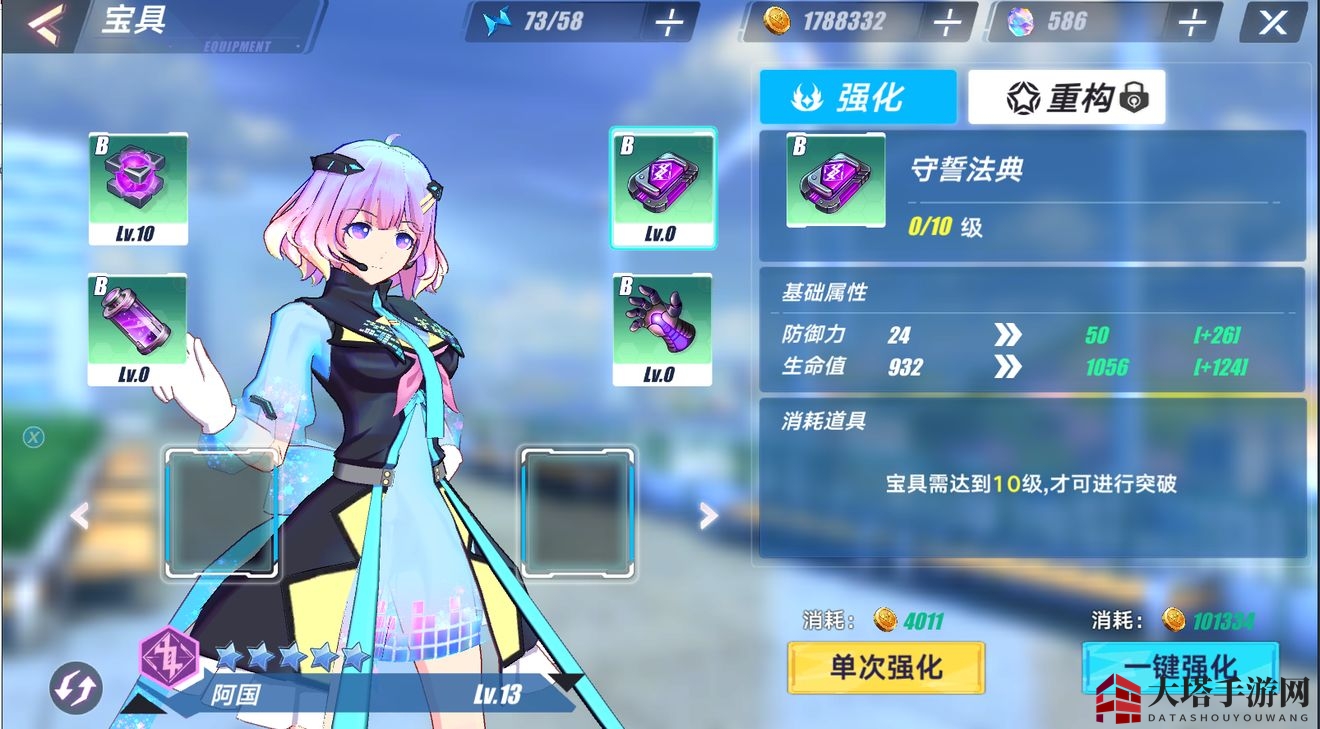Select the Lv.0 green gauntlet equipment
The height and width of the screenshot is (729, 1320).
(663, 330)
